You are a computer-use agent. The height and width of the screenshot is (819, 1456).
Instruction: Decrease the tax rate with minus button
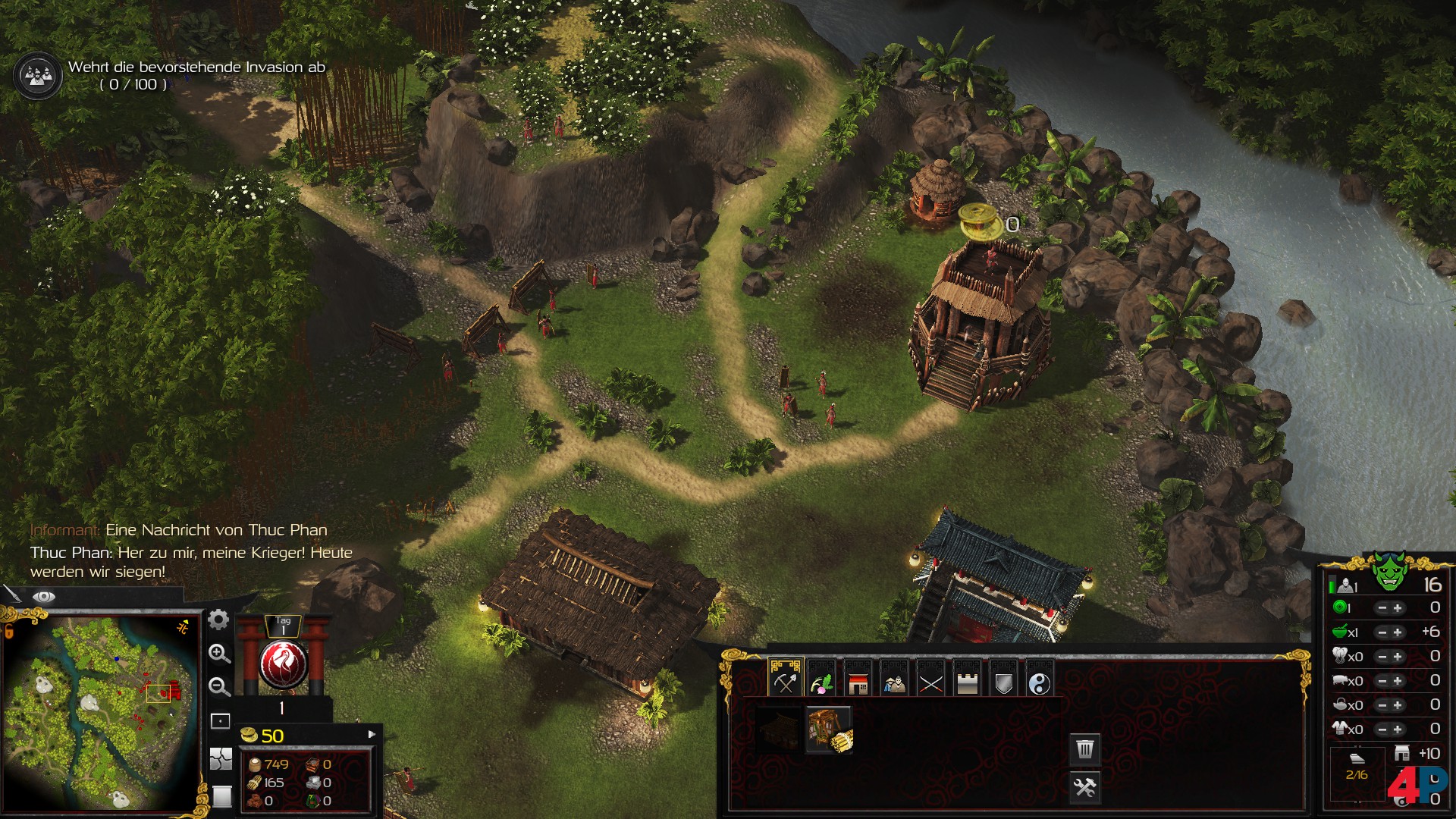pos(1382,608)
